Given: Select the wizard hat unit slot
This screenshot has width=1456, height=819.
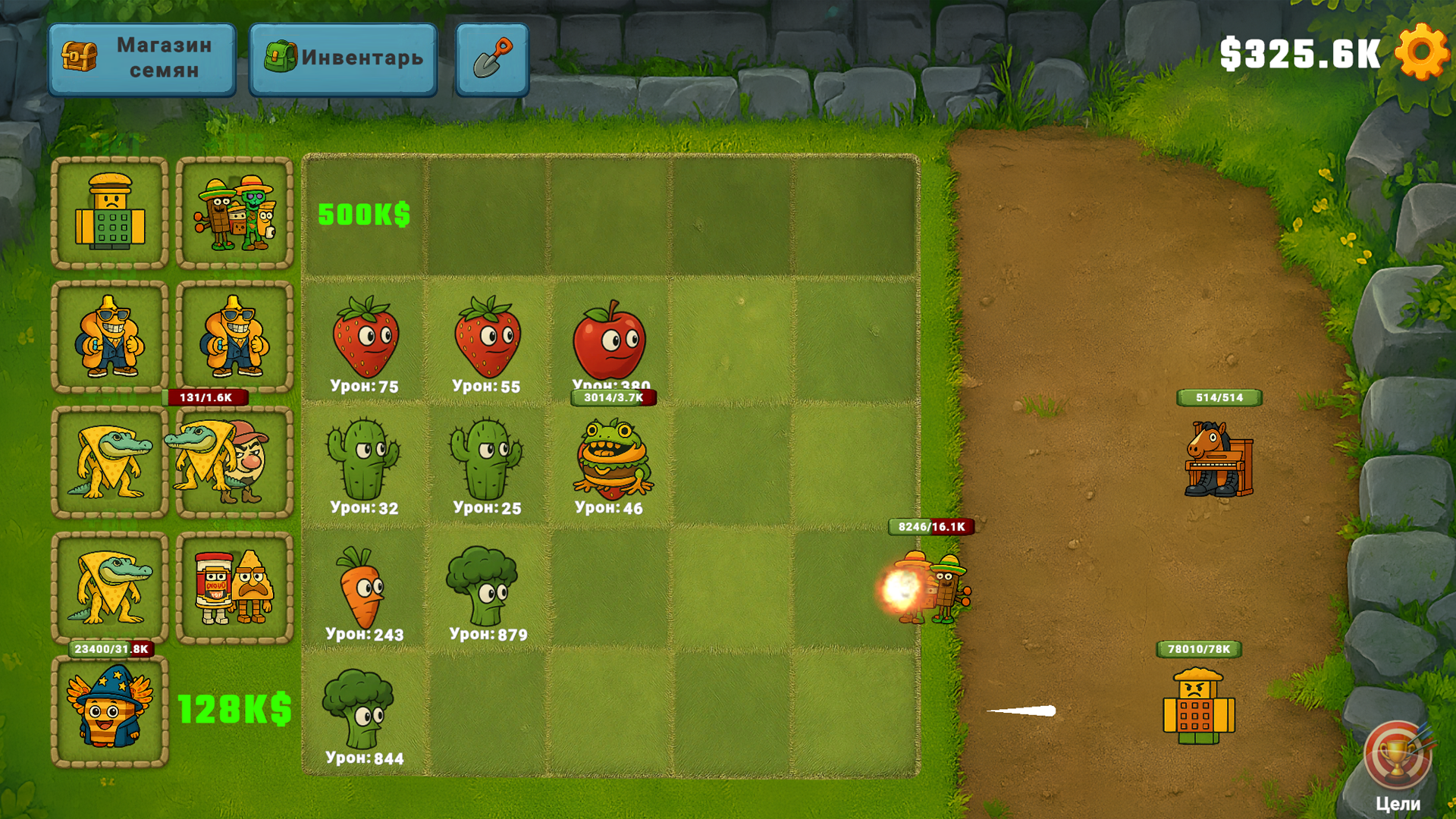Looking at the screenshot, I should [110, 710].
